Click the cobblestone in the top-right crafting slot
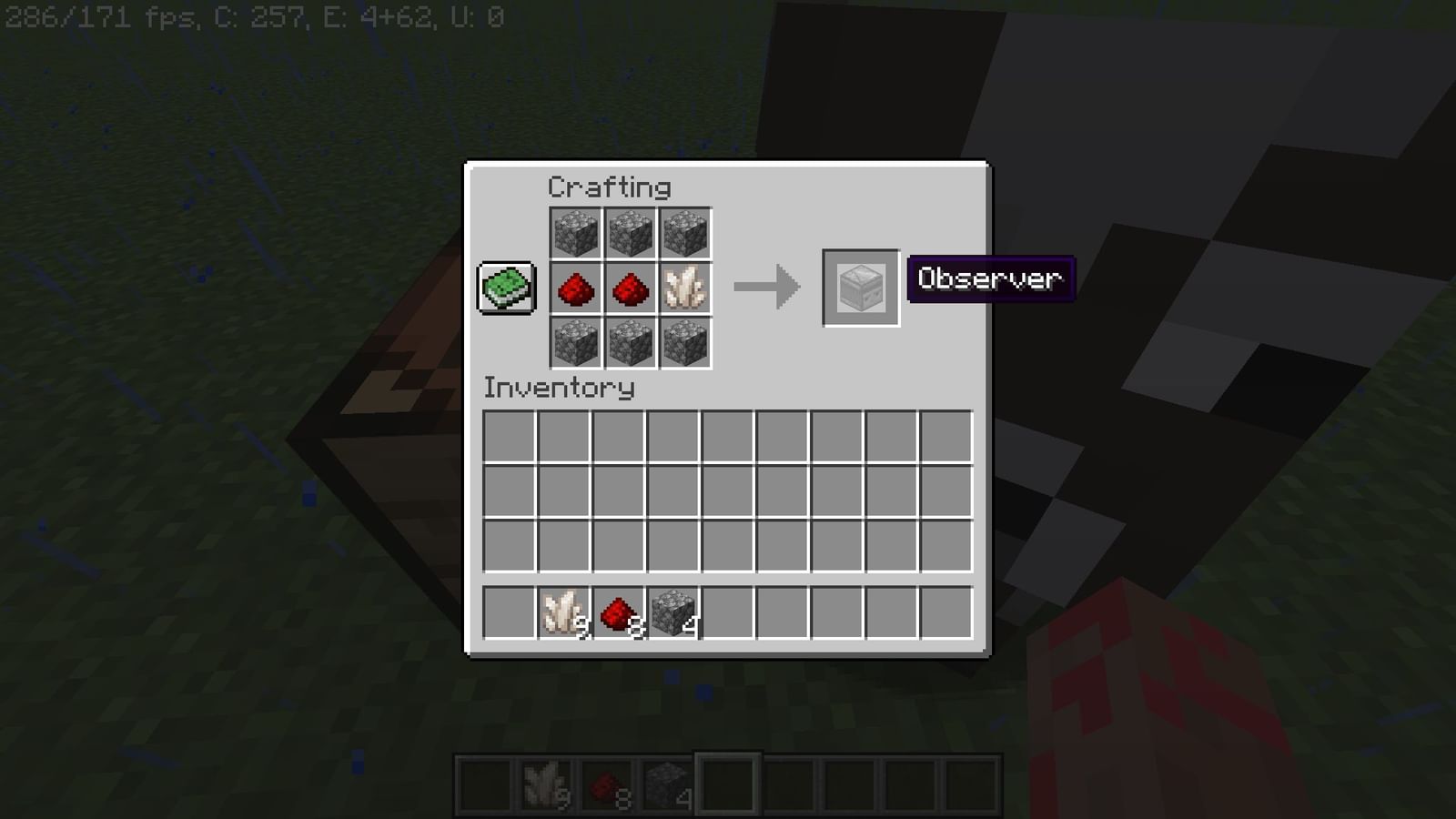Screen dimensions: 1456x819 coord(687,232)
